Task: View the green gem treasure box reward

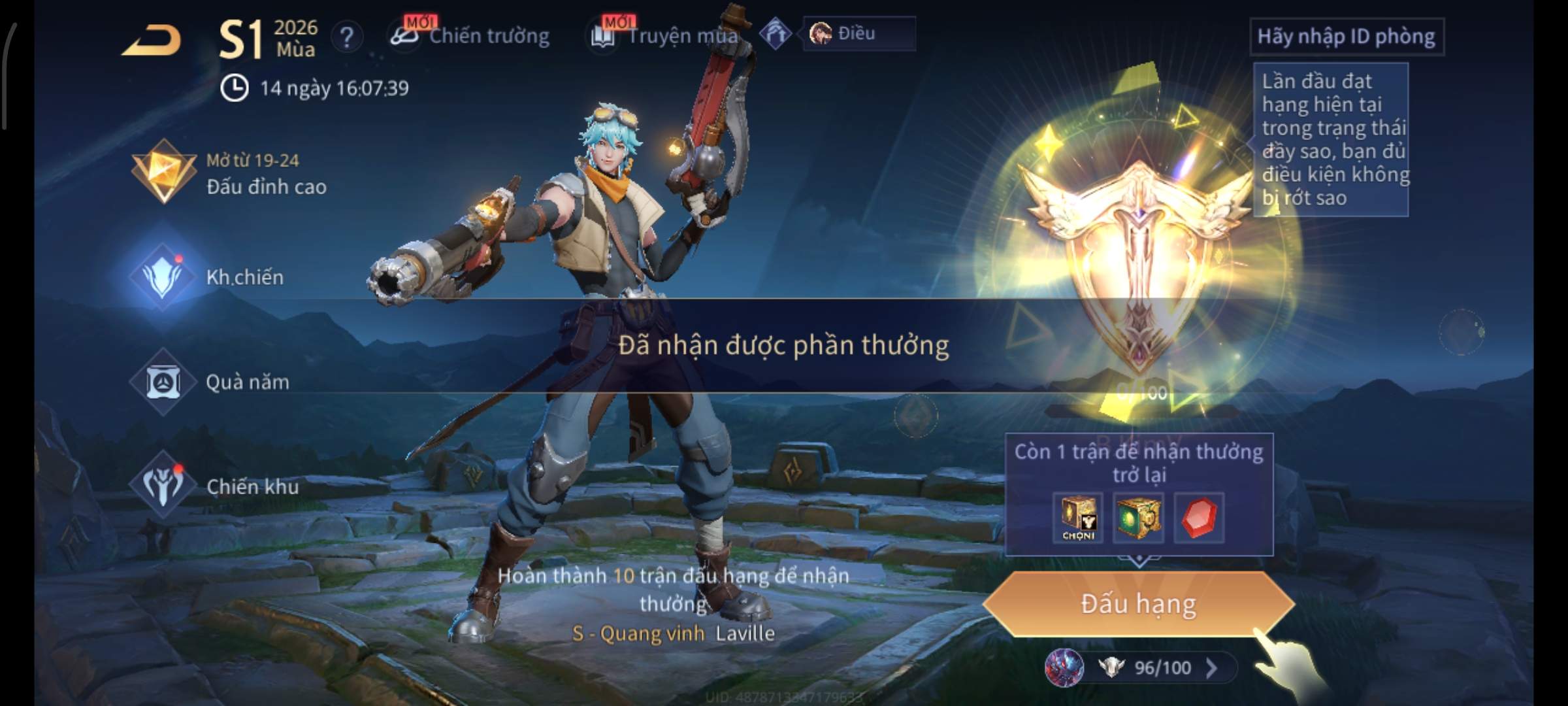Action: pyautogui.click(x=1138, y=518)
